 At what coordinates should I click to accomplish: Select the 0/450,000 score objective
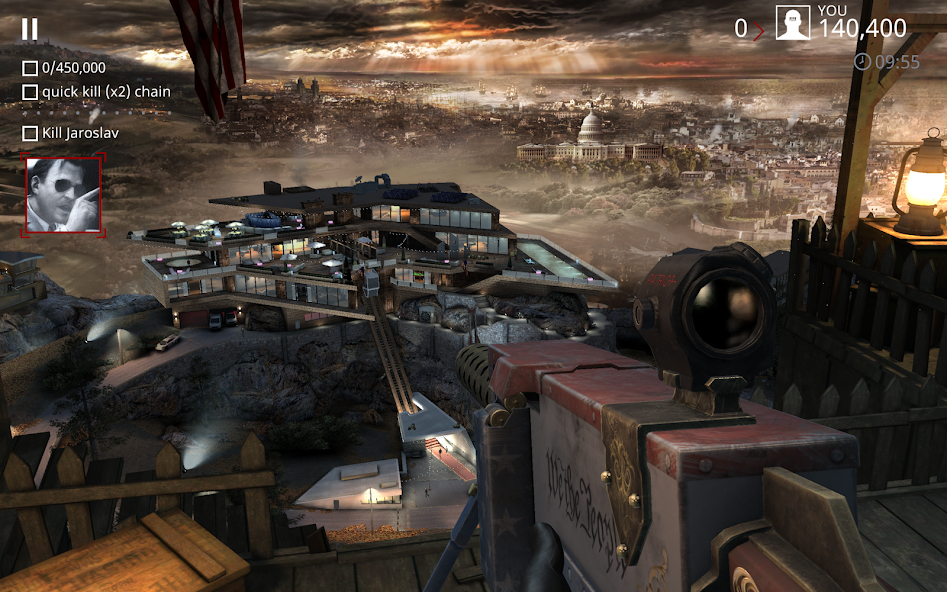[64, 68]
